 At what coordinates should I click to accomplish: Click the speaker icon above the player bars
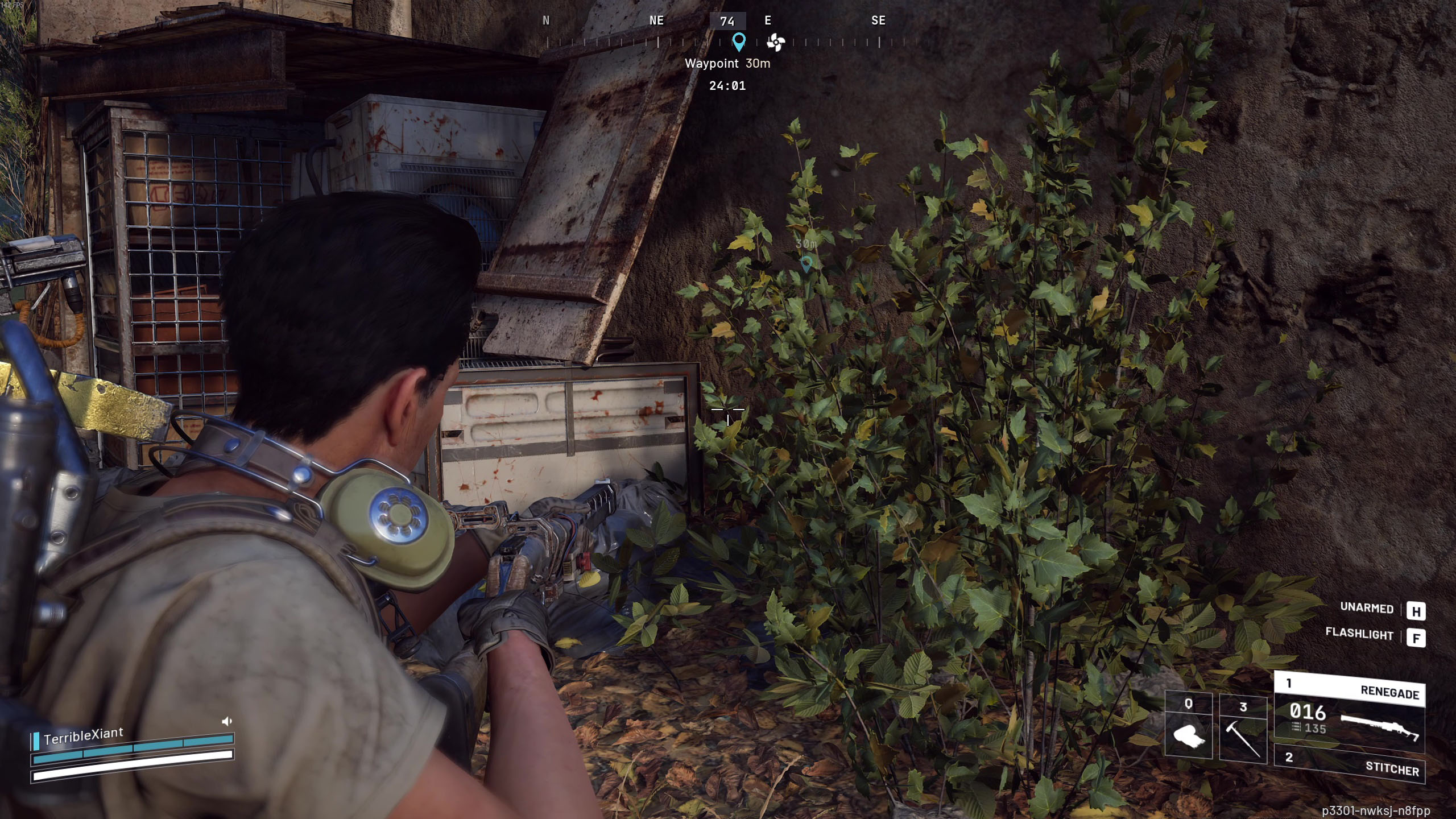pyautogui.click(x=227, y=721)
